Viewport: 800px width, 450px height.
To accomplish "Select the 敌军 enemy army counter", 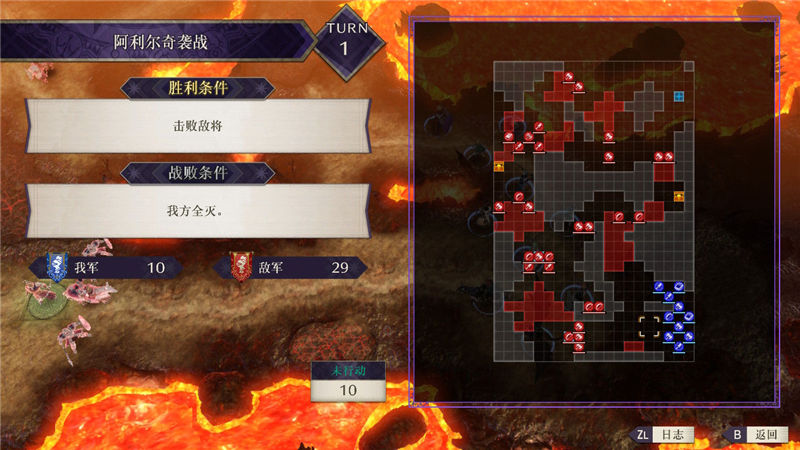I will tap(291, 268).
